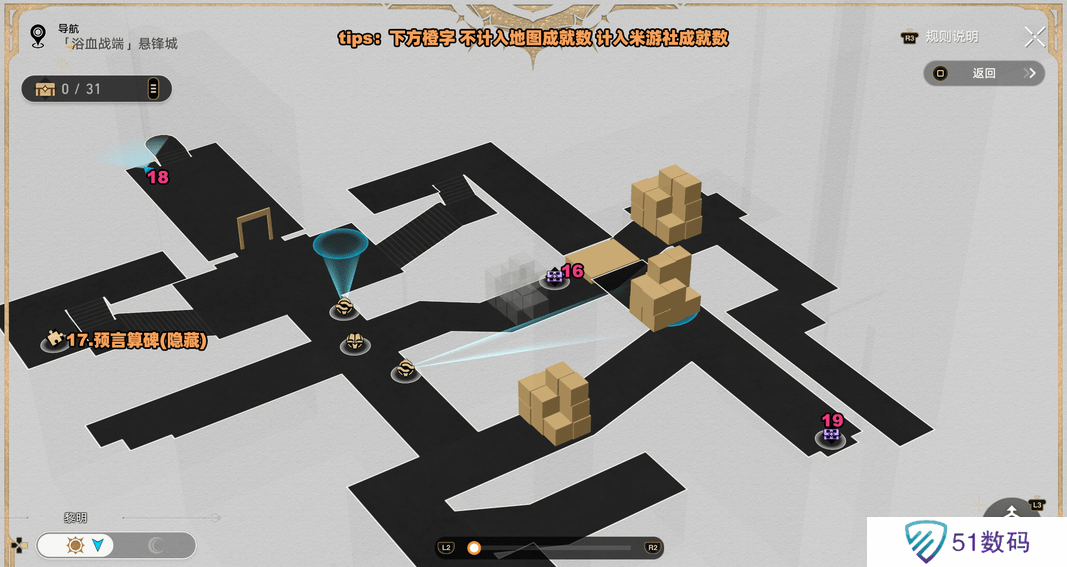The height and width of the screenshot is (567, 1067).
Task: Select the sun daytime option
Action: [76, 545]
